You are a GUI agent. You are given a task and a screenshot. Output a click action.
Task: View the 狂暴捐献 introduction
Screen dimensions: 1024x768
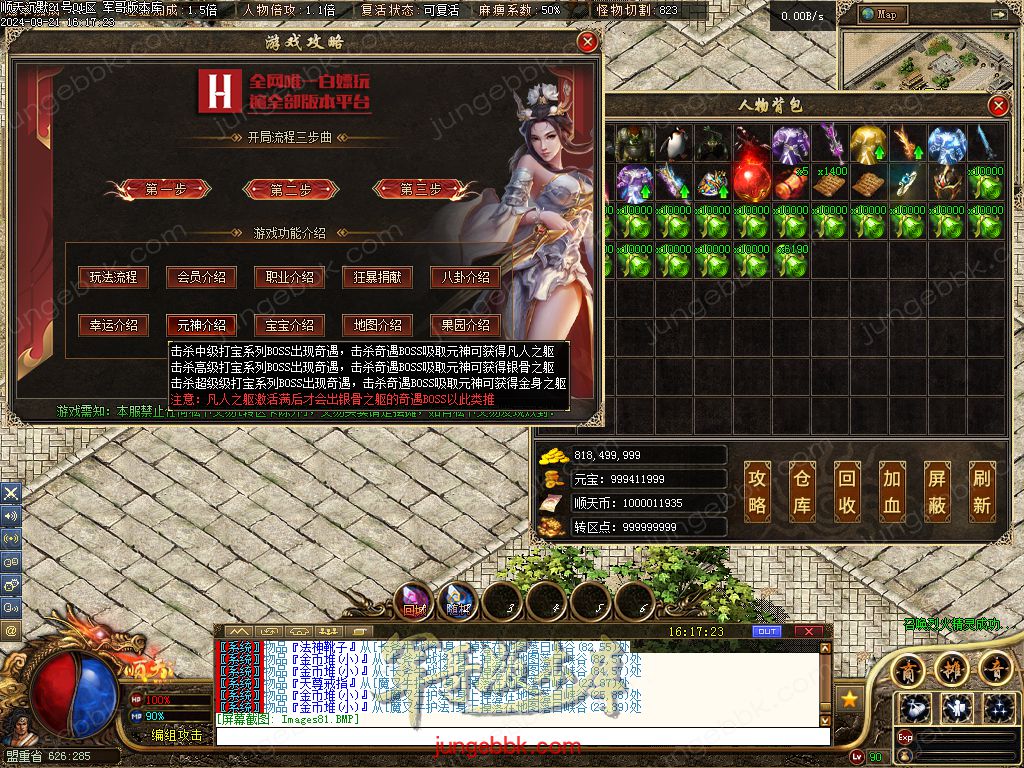point(377,277)
